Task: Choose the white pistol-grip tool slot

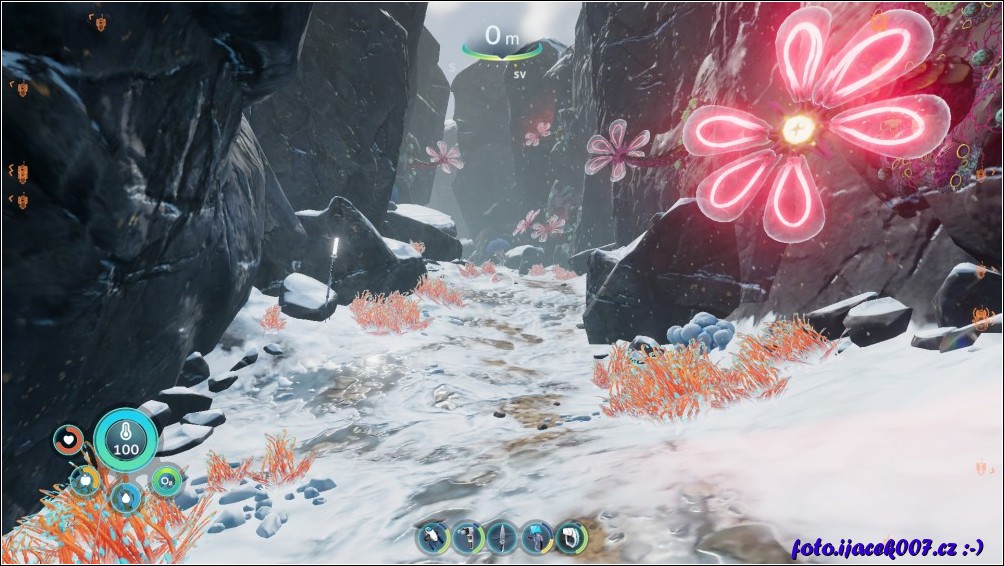Action: click(x=467, y=538)
